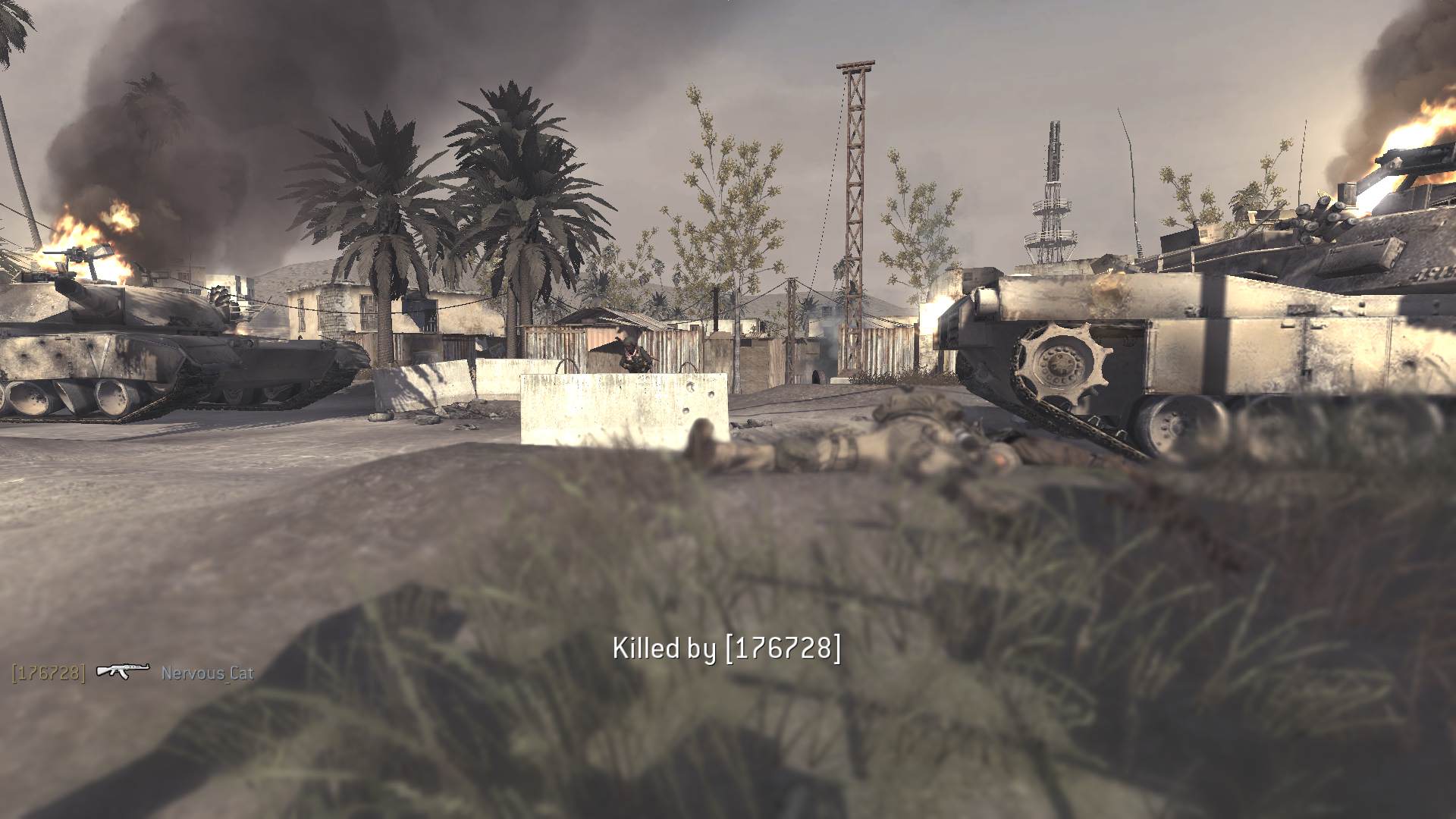Click the tall electrical pylon tower
This screenshot has width=1456, height=819.
coord(853,190)
